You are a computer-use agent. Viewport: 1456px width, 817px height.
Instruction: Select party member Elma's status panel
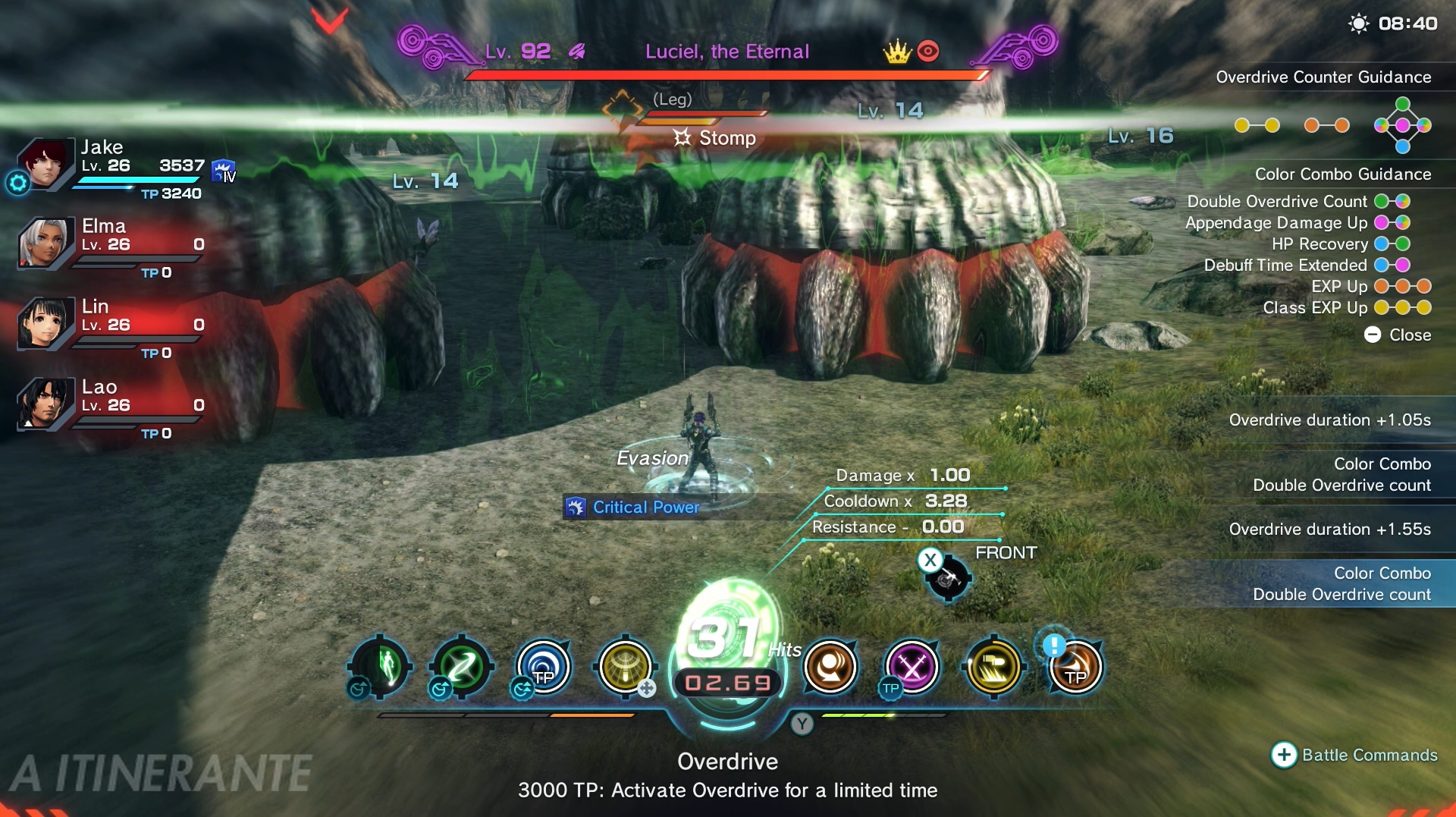[112, 244]
